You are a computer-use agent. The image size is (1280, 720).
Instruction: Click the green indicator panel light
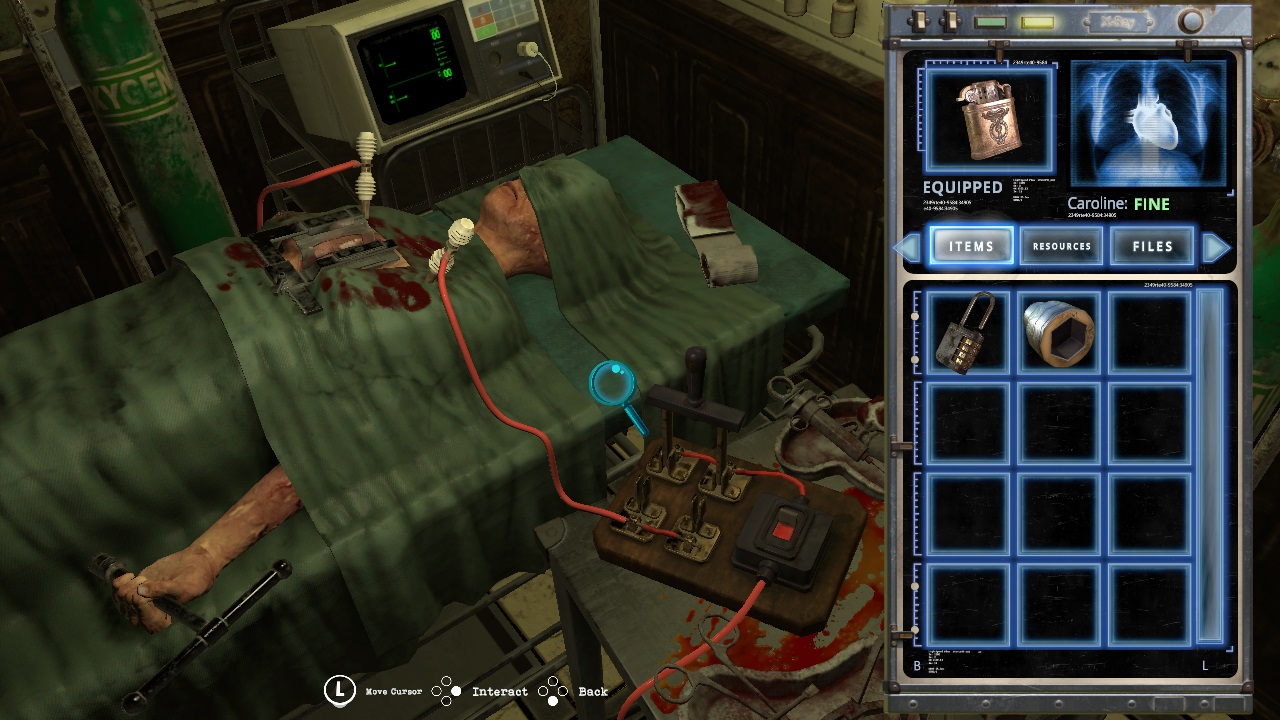(990, 21)
